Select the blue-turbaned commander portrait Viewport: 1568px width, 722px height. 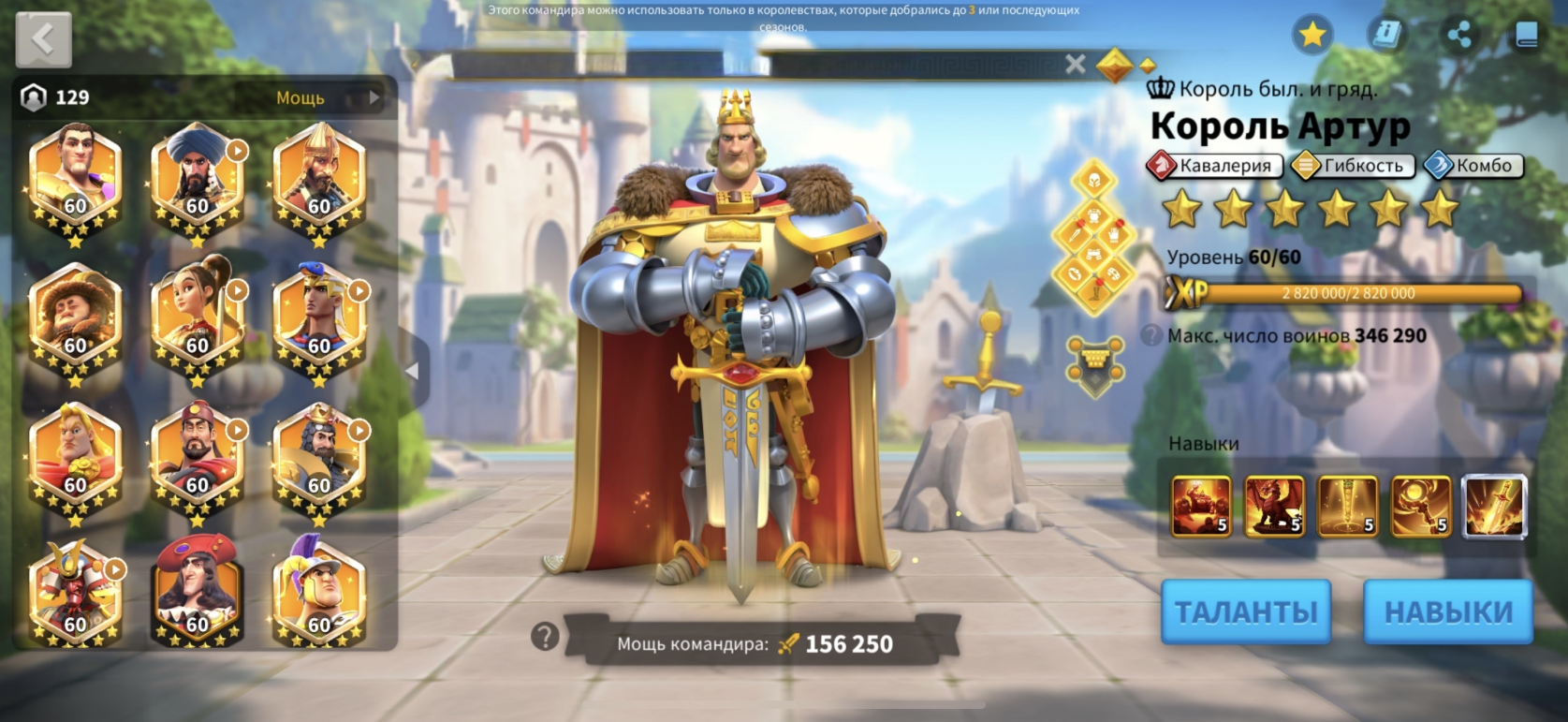coord(197,179)
